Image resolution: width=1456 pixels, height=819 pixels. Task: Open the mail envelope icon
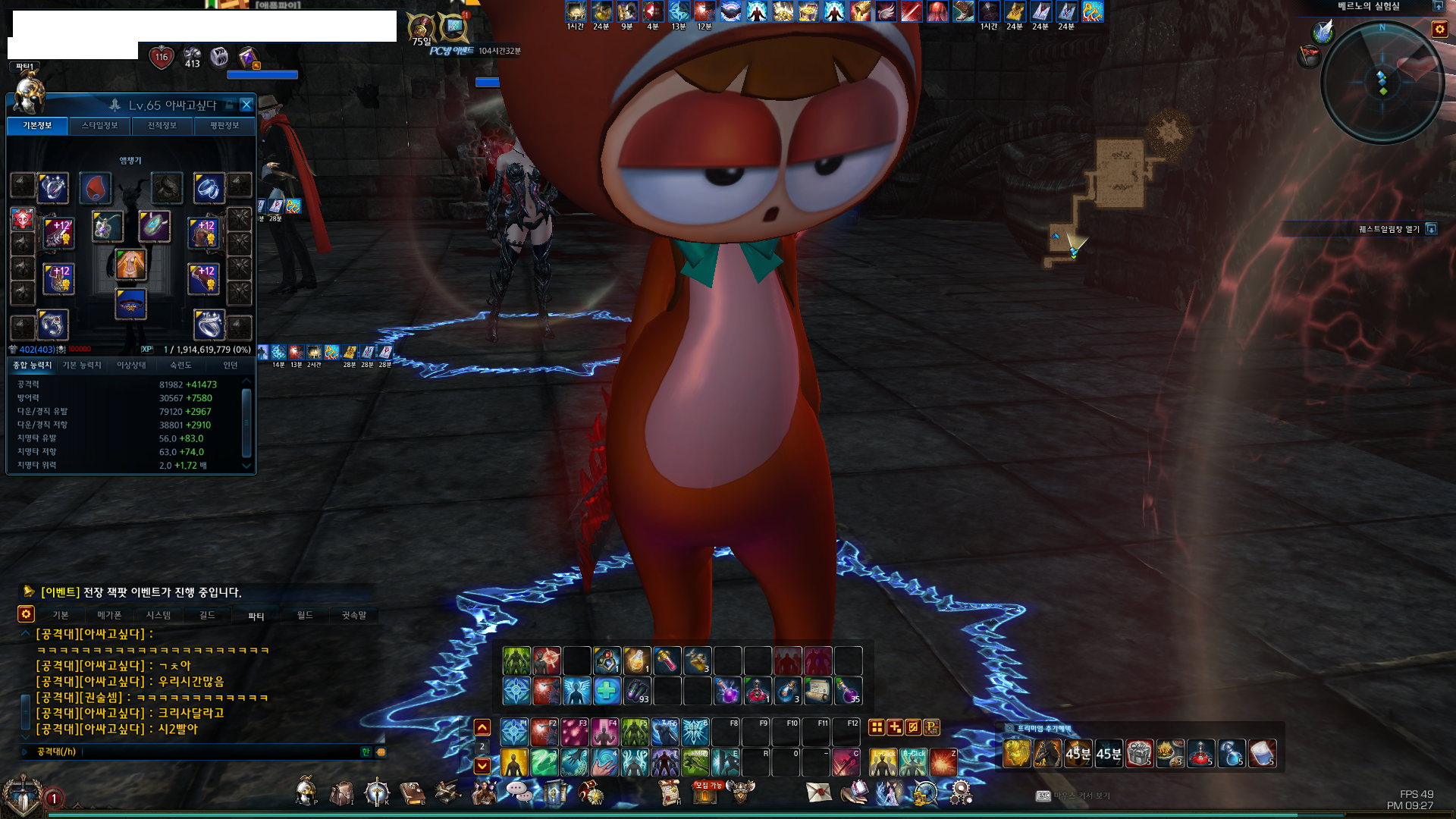point(818,792)
